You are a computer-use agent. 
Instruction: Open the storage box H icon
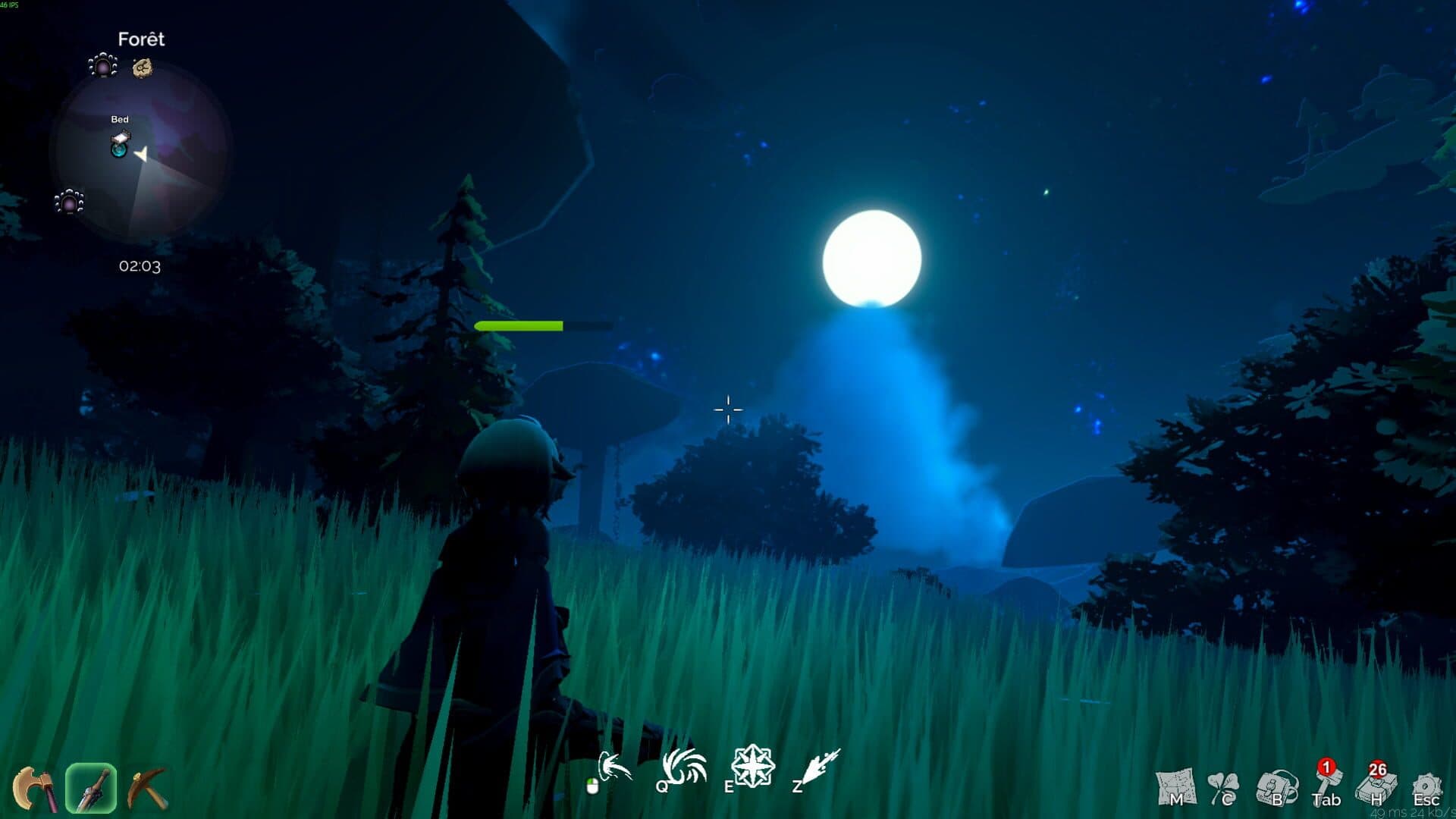click(x=1376, y=789)
